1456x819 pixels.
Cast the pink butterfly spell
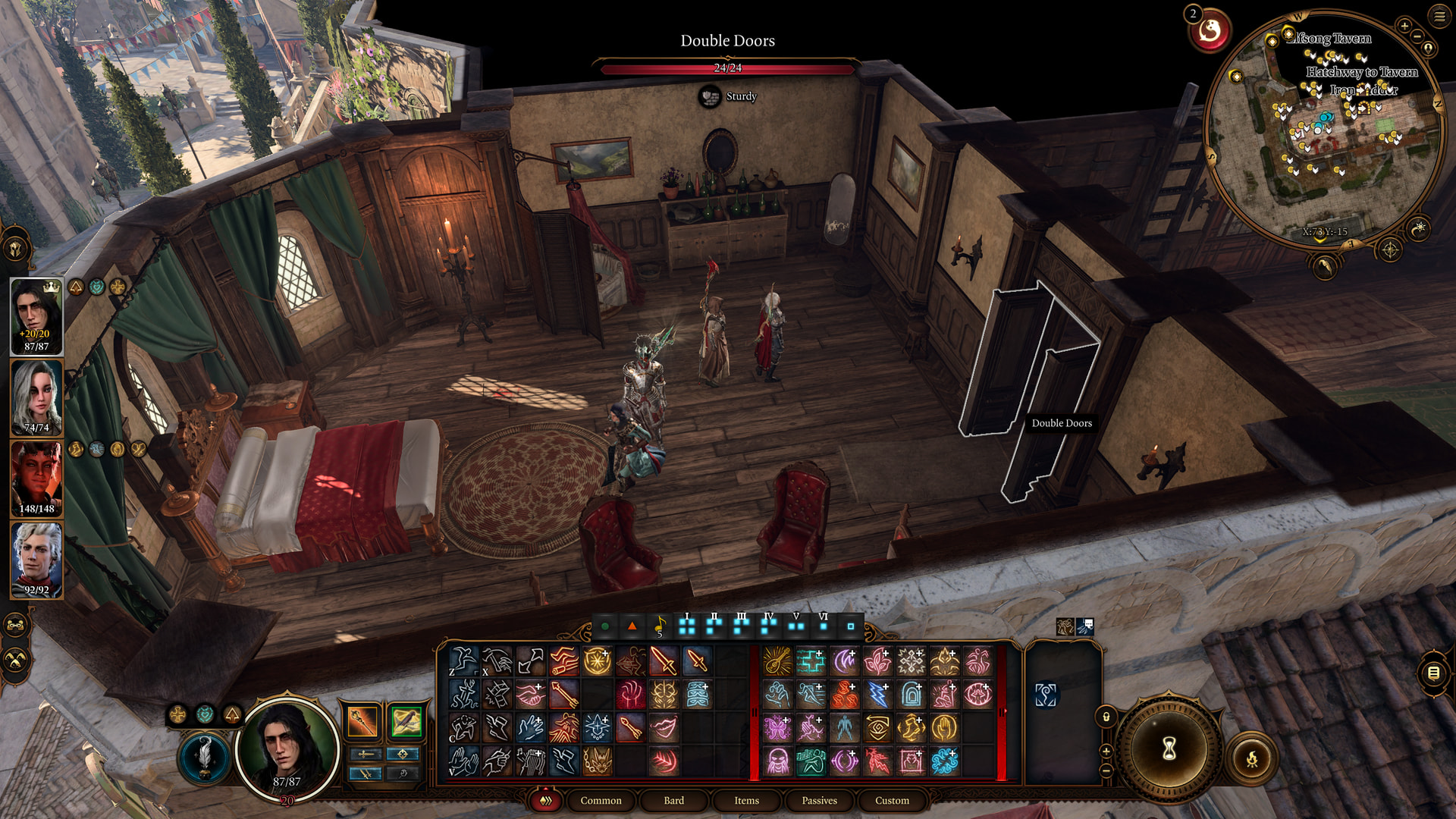(x=777, y=728)
